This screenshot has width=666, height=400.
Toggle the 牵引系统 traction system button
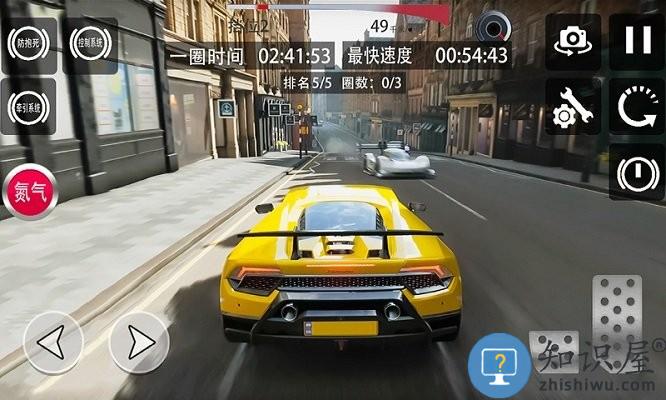pos(29,106)
